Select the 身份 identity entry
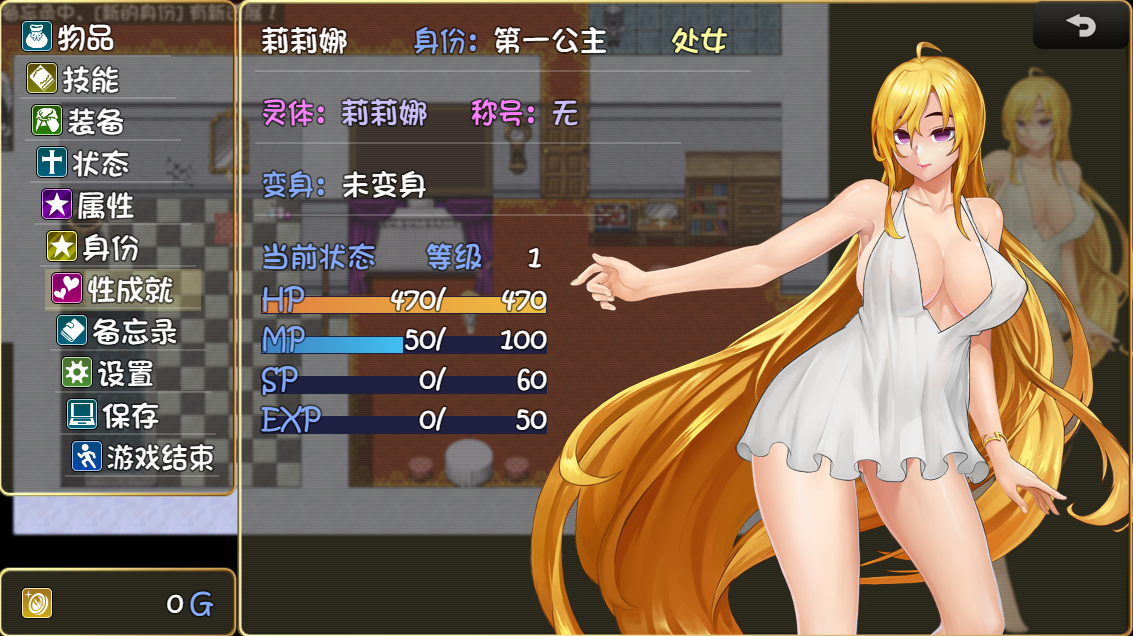Viewport: 1133px width, 636px height. [96, 247]
